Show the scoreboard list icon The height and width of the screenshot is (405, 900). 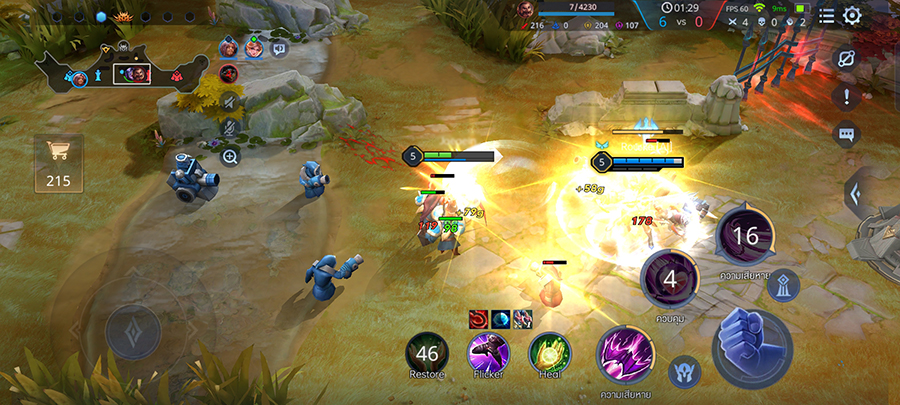pos(826,16)
